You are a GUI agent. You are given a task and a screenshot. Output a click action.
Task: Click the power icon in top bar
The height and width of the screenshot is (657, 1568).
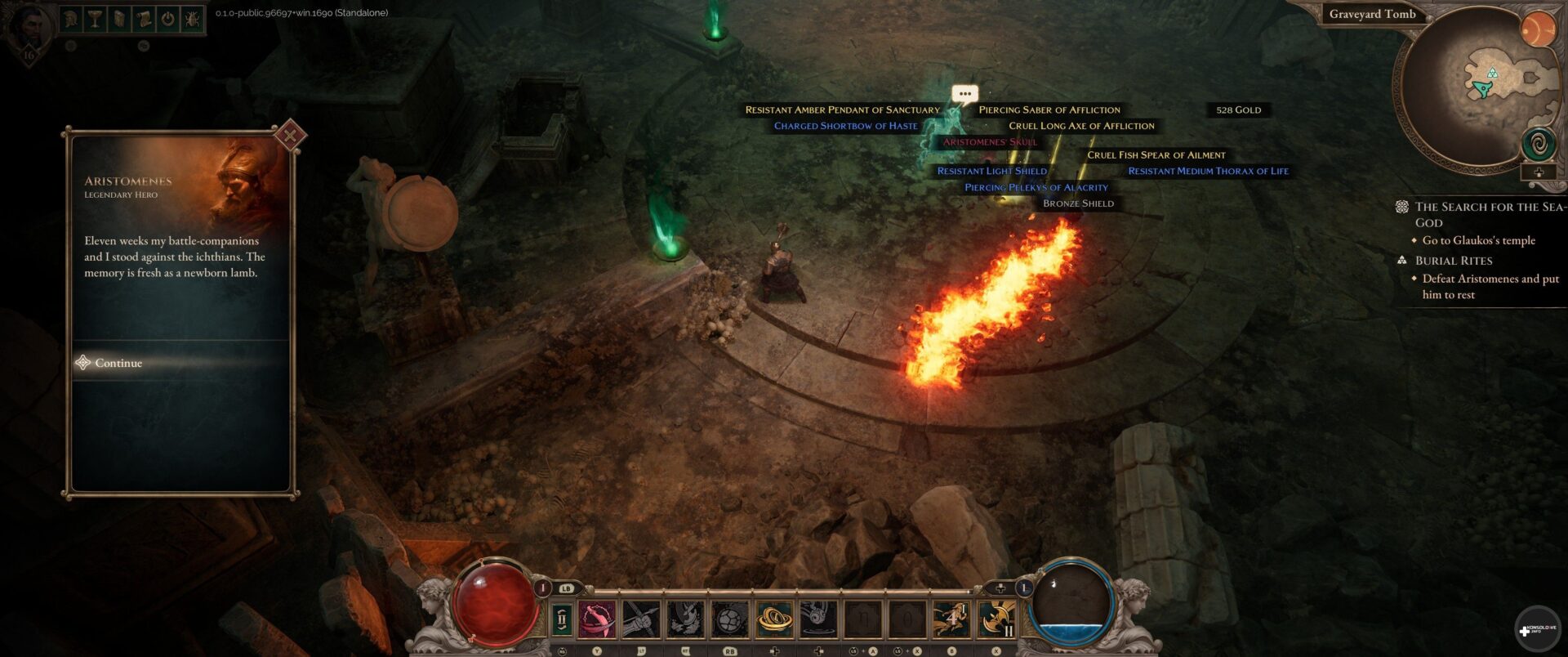point(168,19)
